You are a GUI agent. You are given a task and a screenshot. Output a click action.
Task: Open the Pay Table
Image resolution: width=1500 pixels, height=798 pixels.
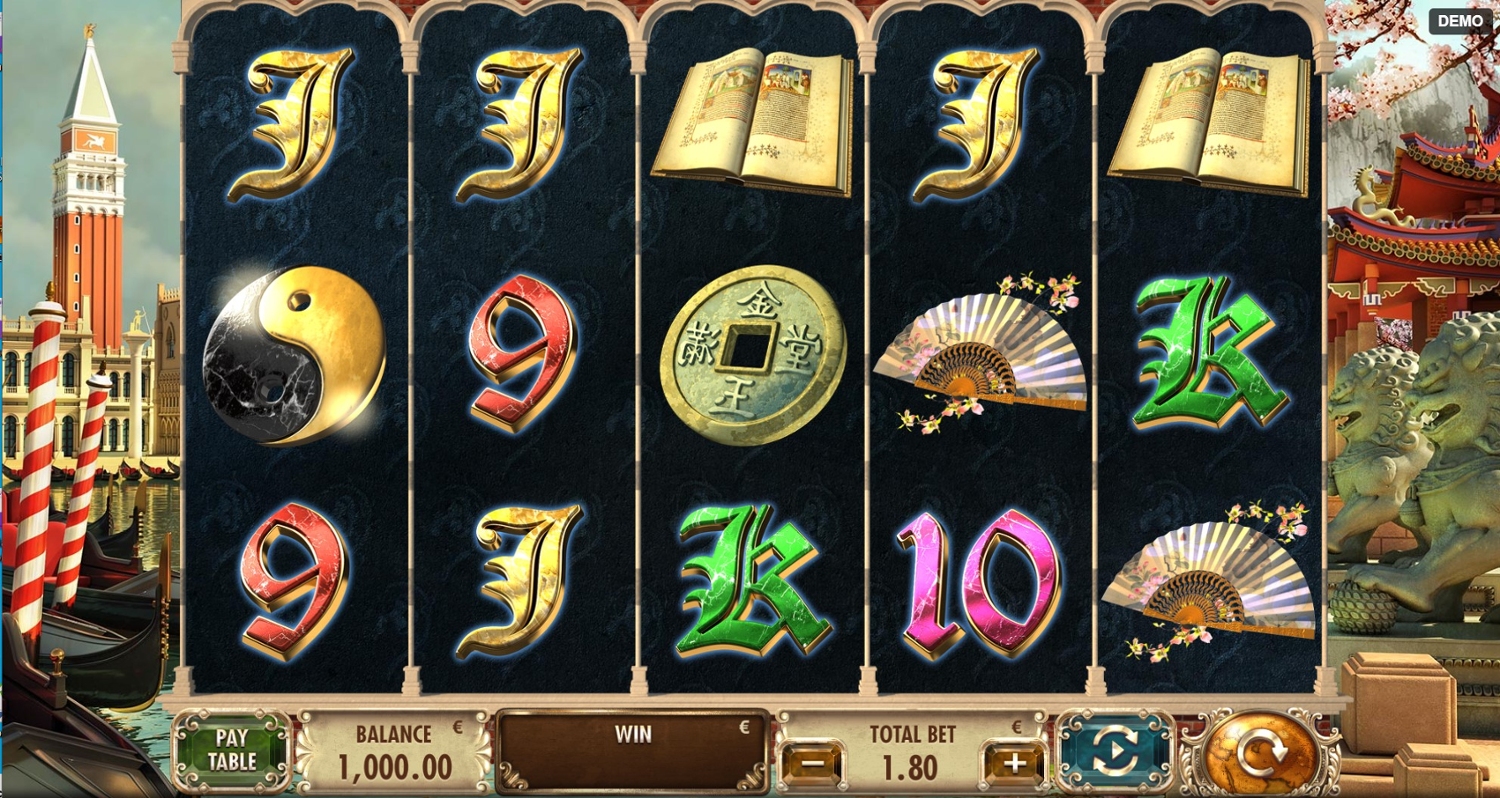pyautogui.click(x=232, y=749)
